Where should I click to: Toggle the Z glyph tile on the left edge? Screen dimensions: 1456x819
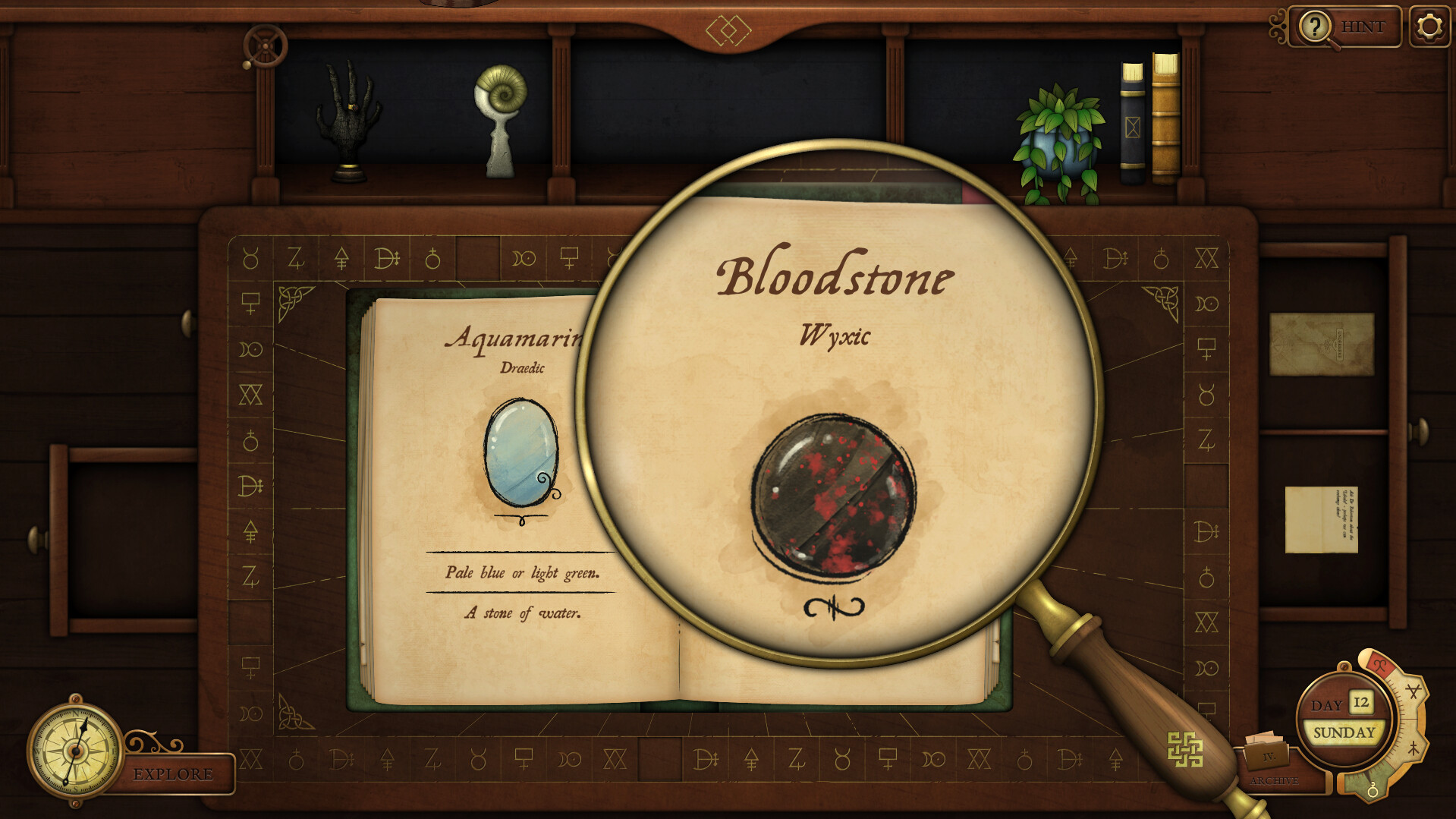(x=252, y=575)
